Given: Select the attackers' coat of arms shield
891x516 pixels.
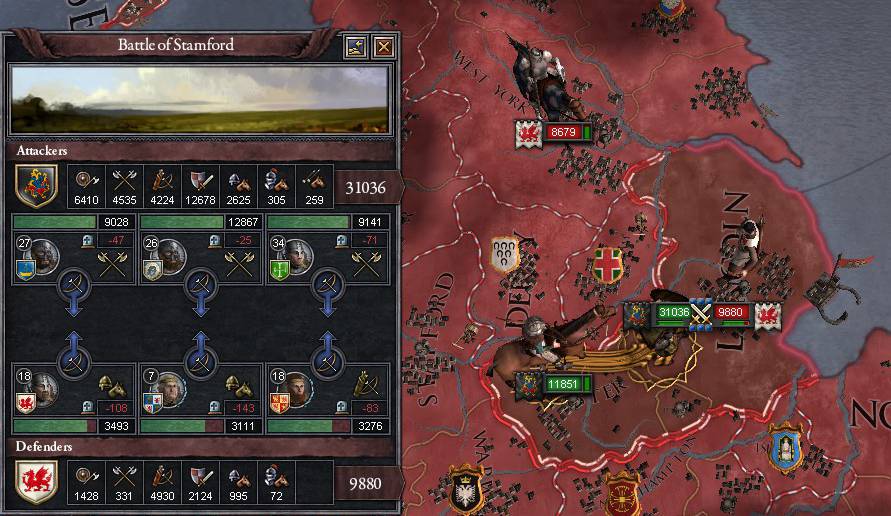Looking at the screenshot, I should 36,185.
